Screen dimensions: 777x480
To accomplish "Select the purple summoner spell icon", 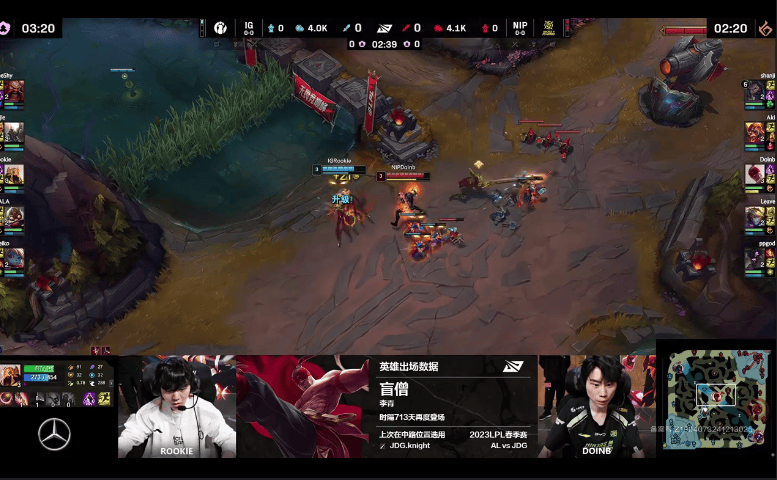I will (89, 399).
